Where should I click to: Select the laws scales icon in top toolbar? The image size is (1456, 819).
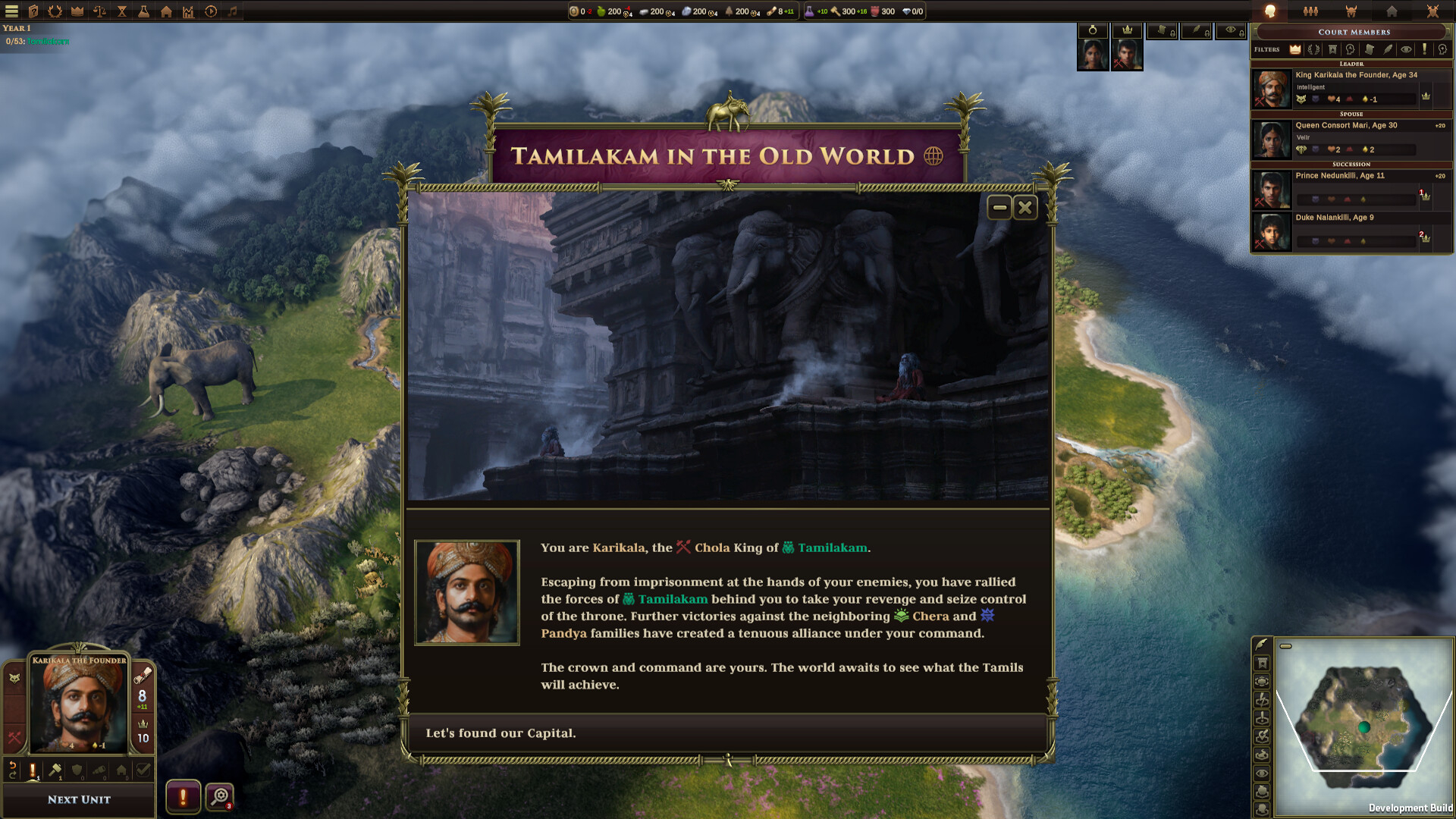coord(99,11)
